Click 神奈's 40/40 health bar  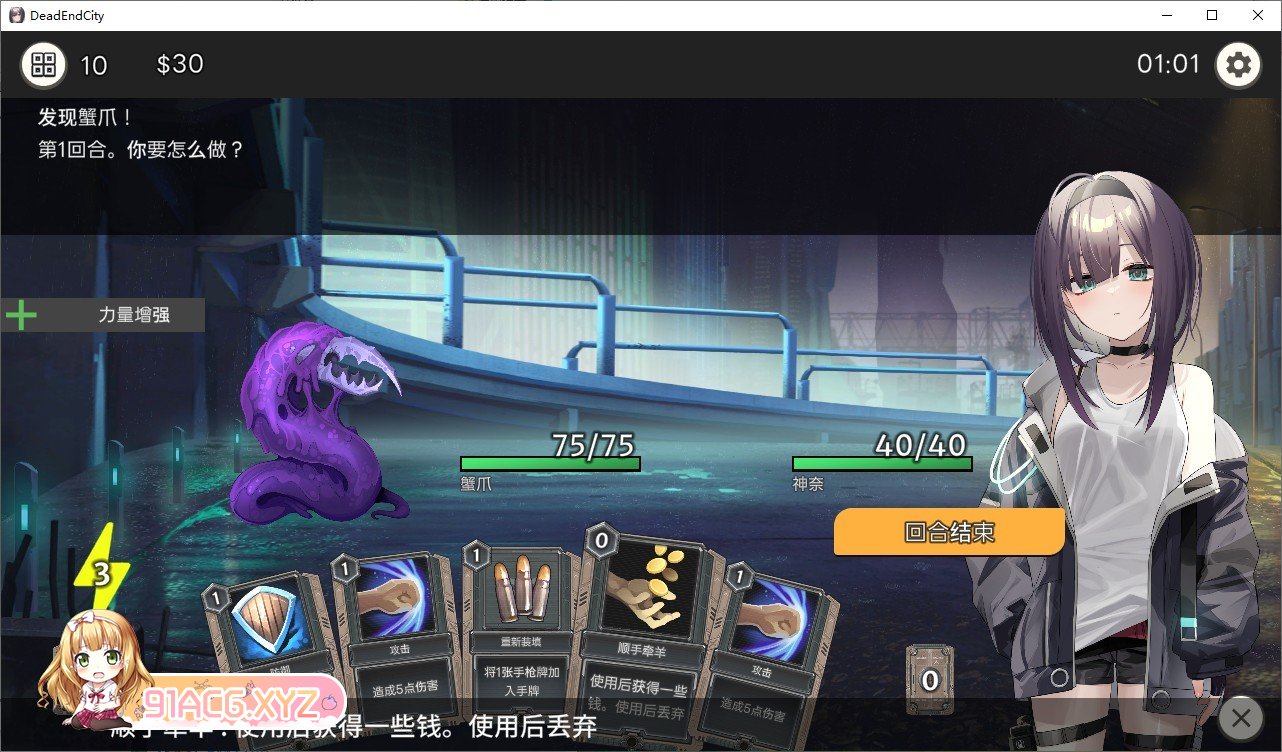point(881,462)
